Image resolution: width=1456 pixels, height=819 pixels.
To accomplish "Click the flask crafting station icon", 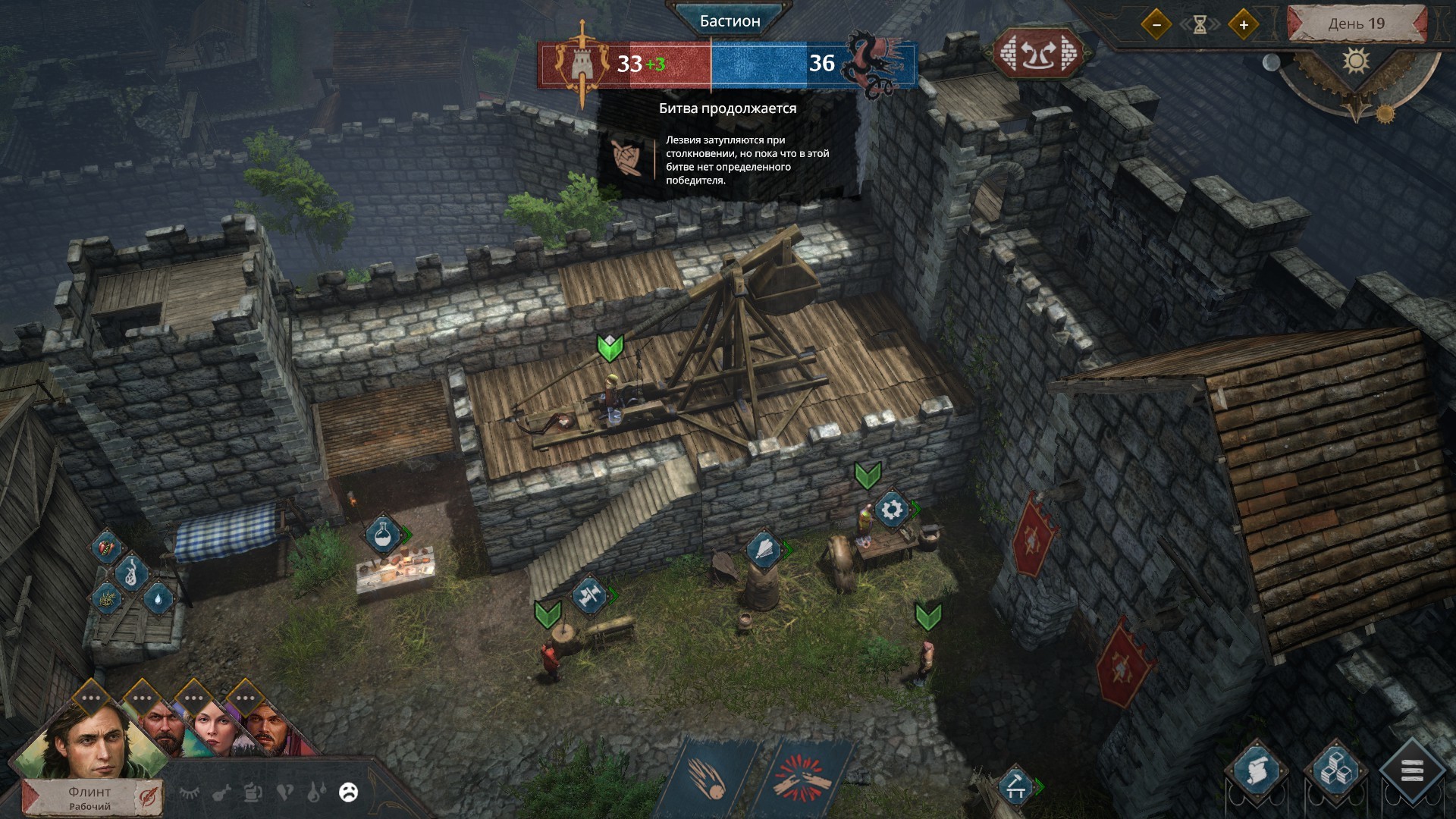I will coord(384,534).
